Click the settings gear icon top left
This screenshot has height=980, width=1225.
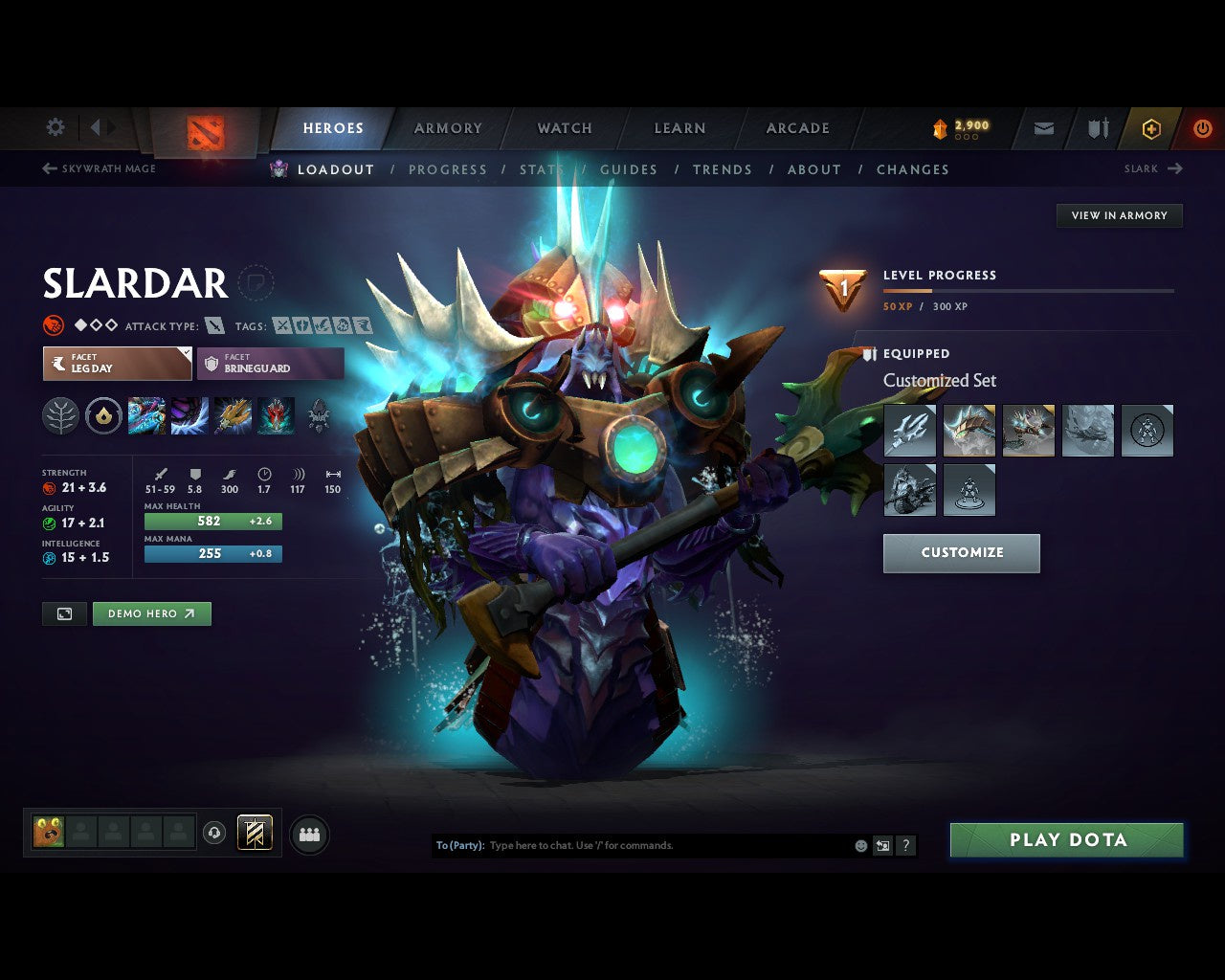(55, 126)
